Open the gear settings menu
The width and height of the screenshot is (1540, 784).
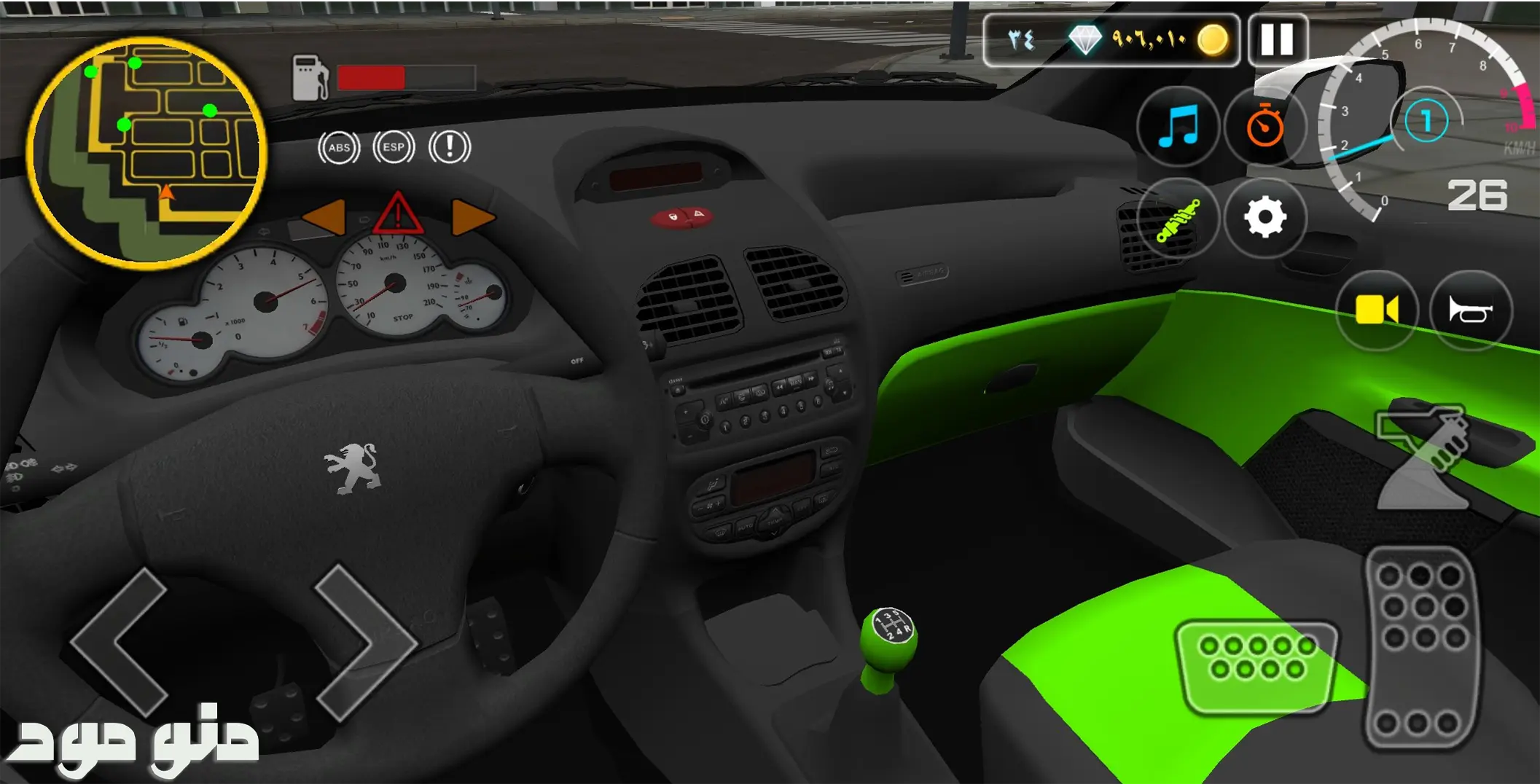1265,218
